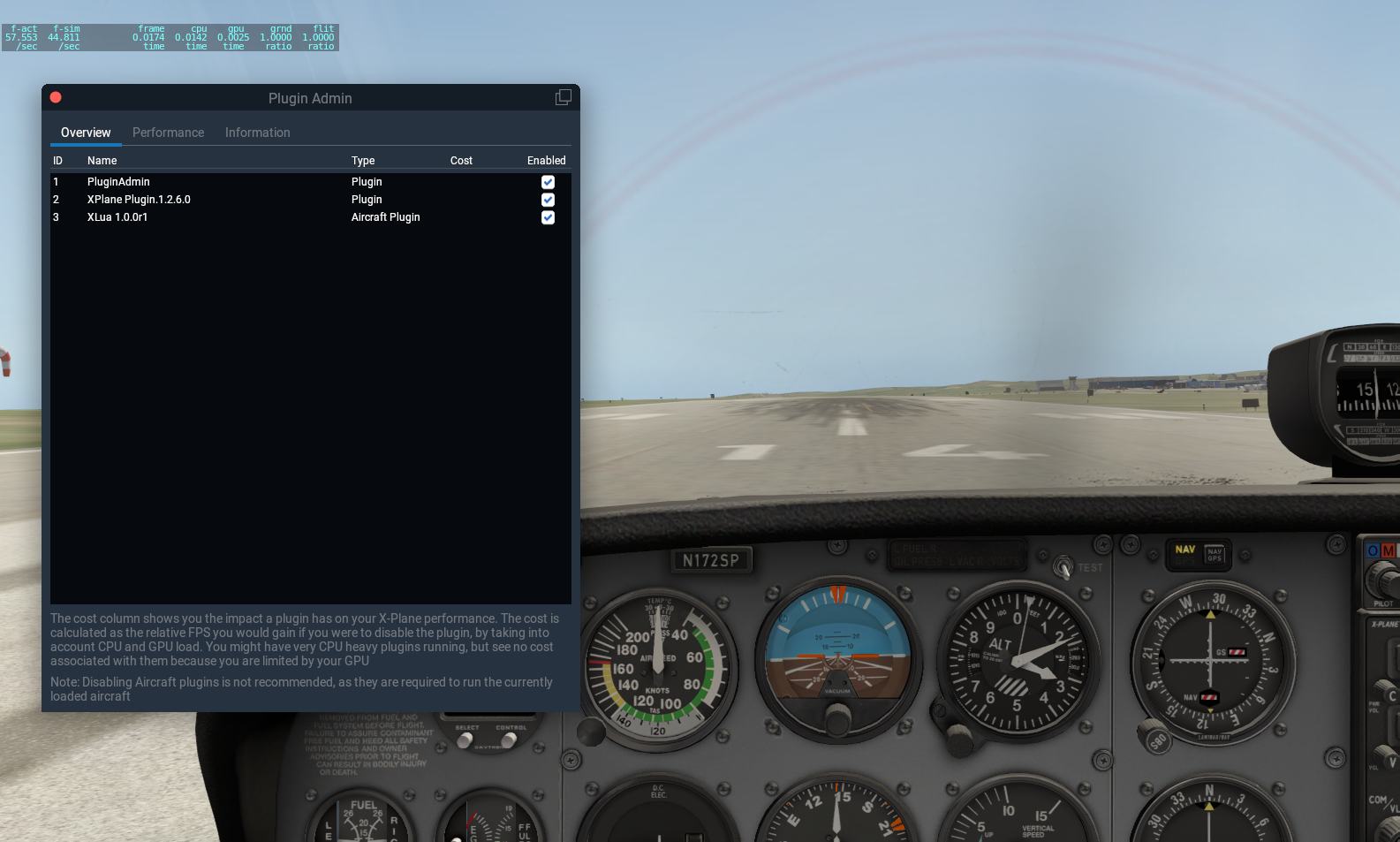This screenshot has width=1400, height=842.
Task: Click the pop-out window icon on Plugin Admin
Action: pyautogui.click(x=563, y=96)
